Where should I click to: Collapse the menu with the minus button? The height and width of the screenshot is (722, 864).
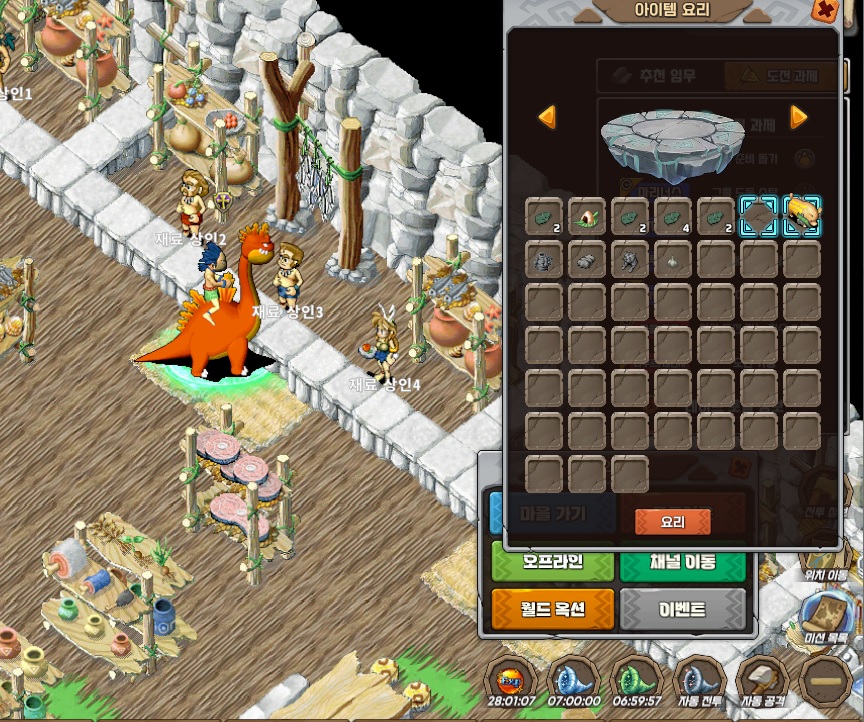[828, 682]
